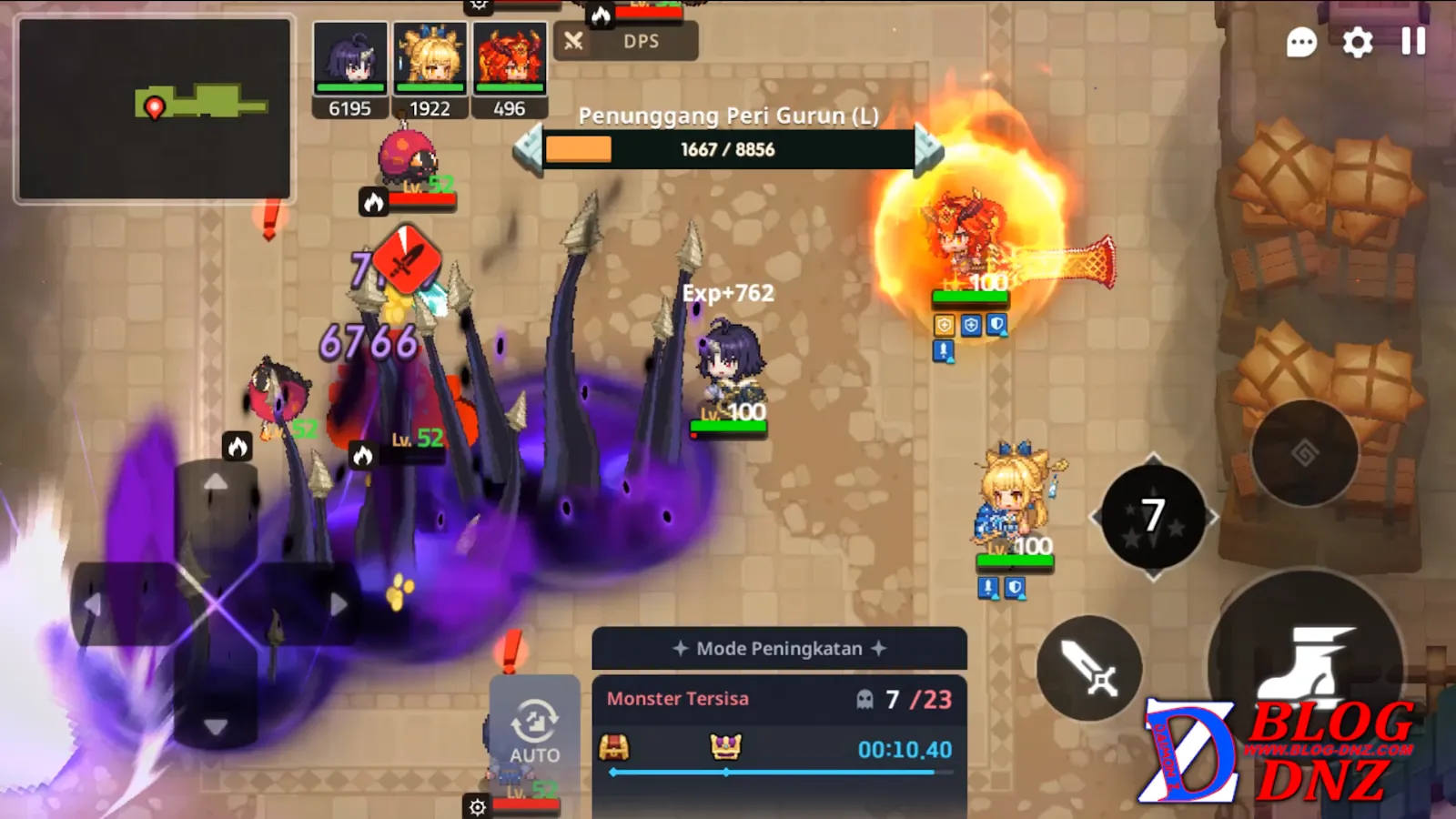The height and width of the screenshot is (819, 1456).
Task: Select the blonde hero portrait
Action: click(x=430, y=58)
